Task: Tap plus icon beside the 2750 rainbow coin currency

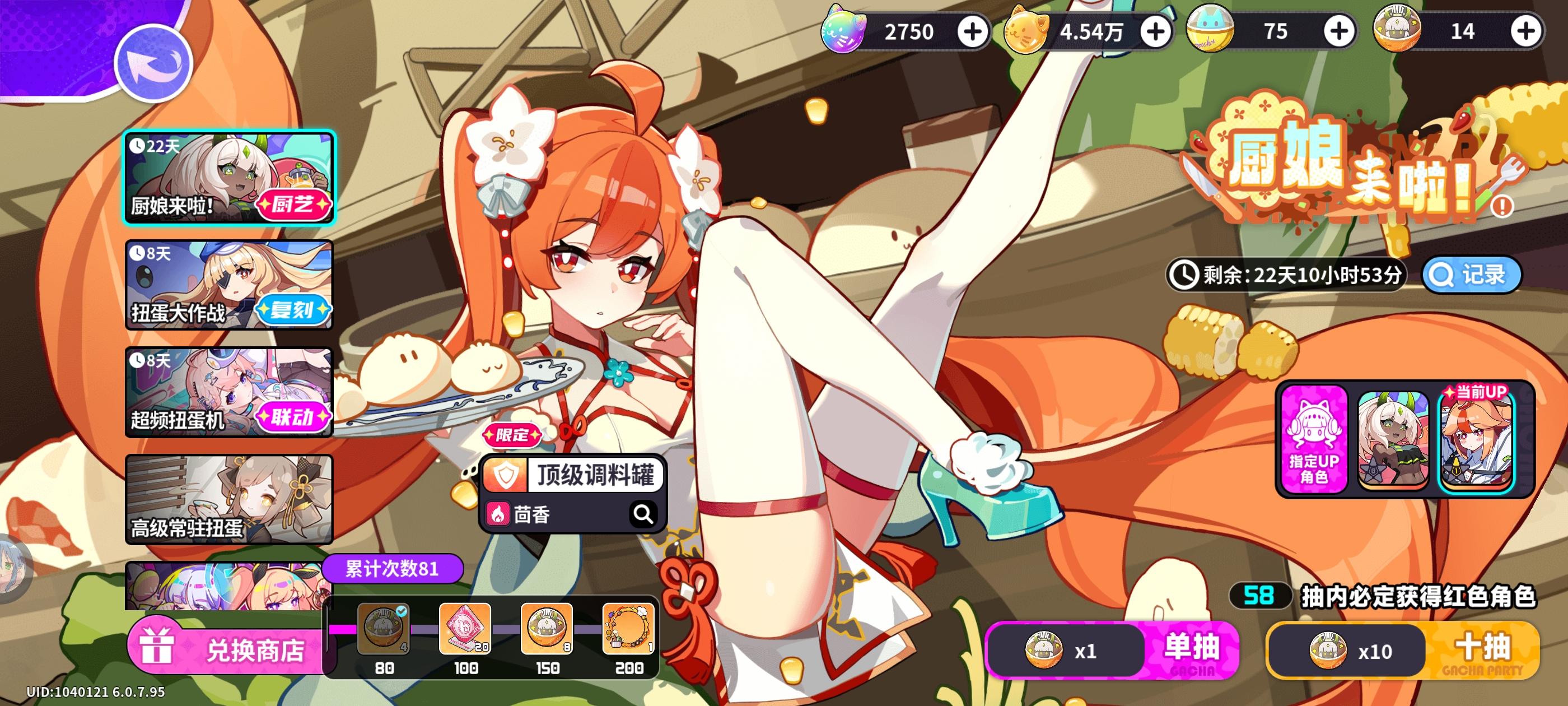Action: click(x=974, y=32)
